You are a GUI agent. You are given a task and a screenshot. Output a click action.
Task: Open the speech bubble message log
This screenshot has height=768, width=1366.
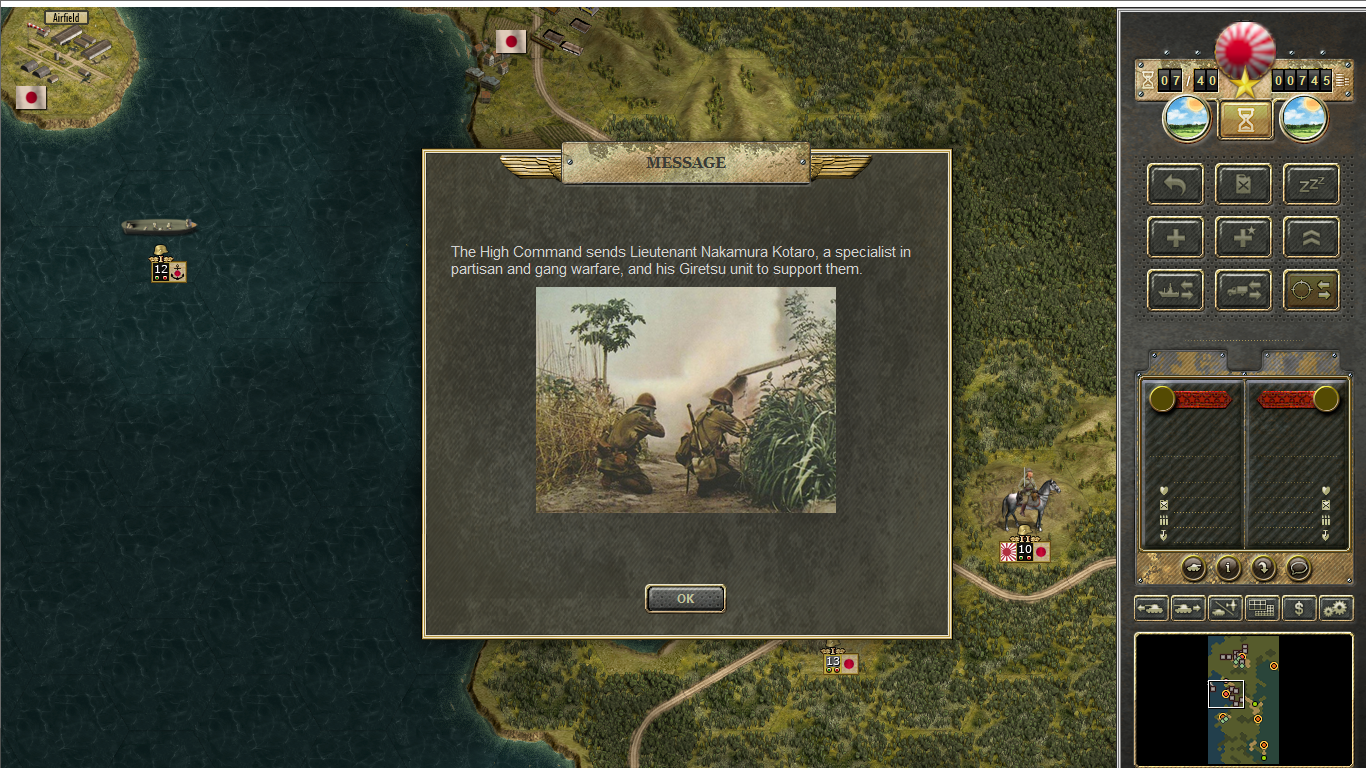pos(1298,568)
